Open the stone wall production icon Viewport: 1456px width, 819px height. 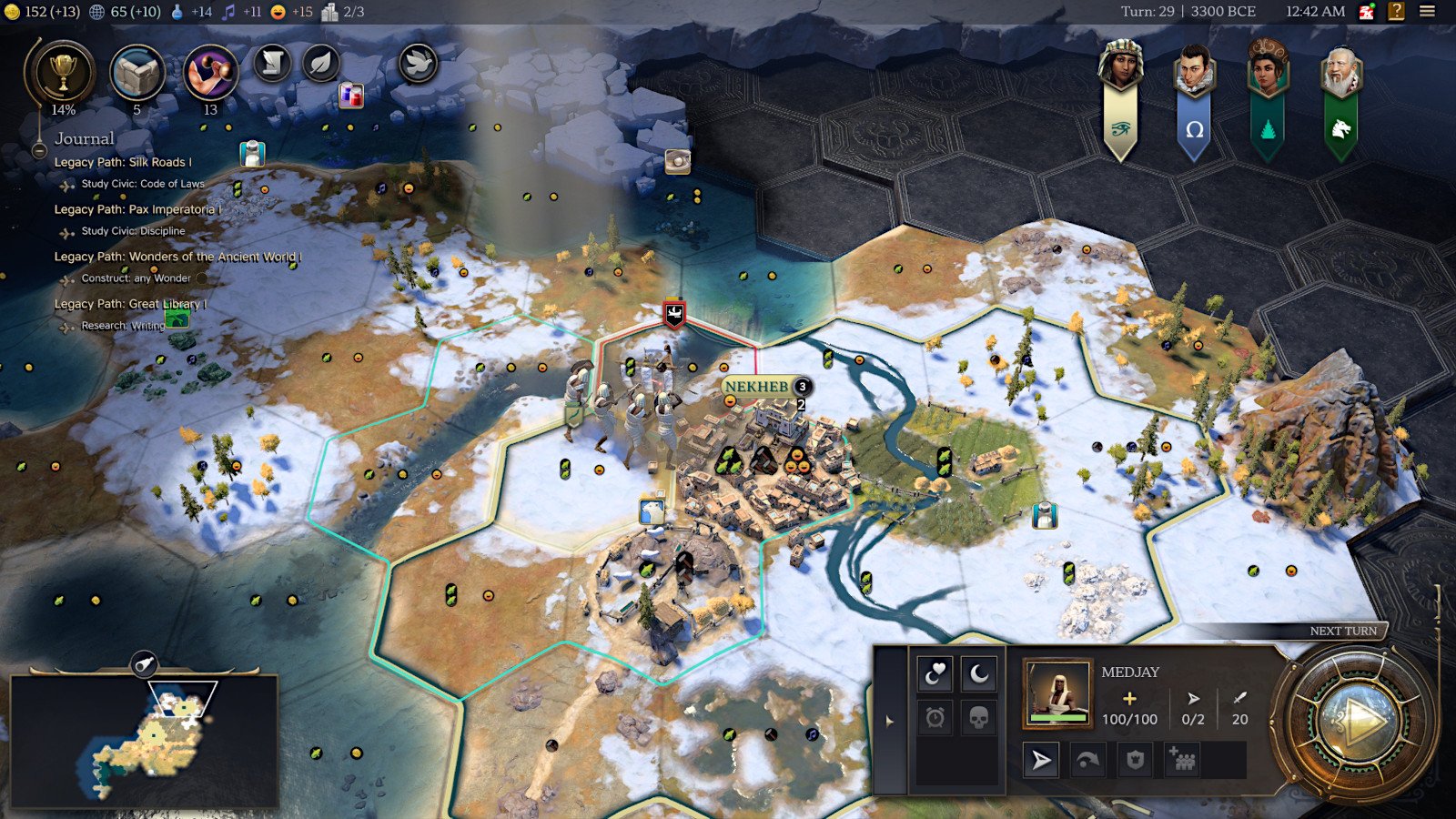coord(136,73)
